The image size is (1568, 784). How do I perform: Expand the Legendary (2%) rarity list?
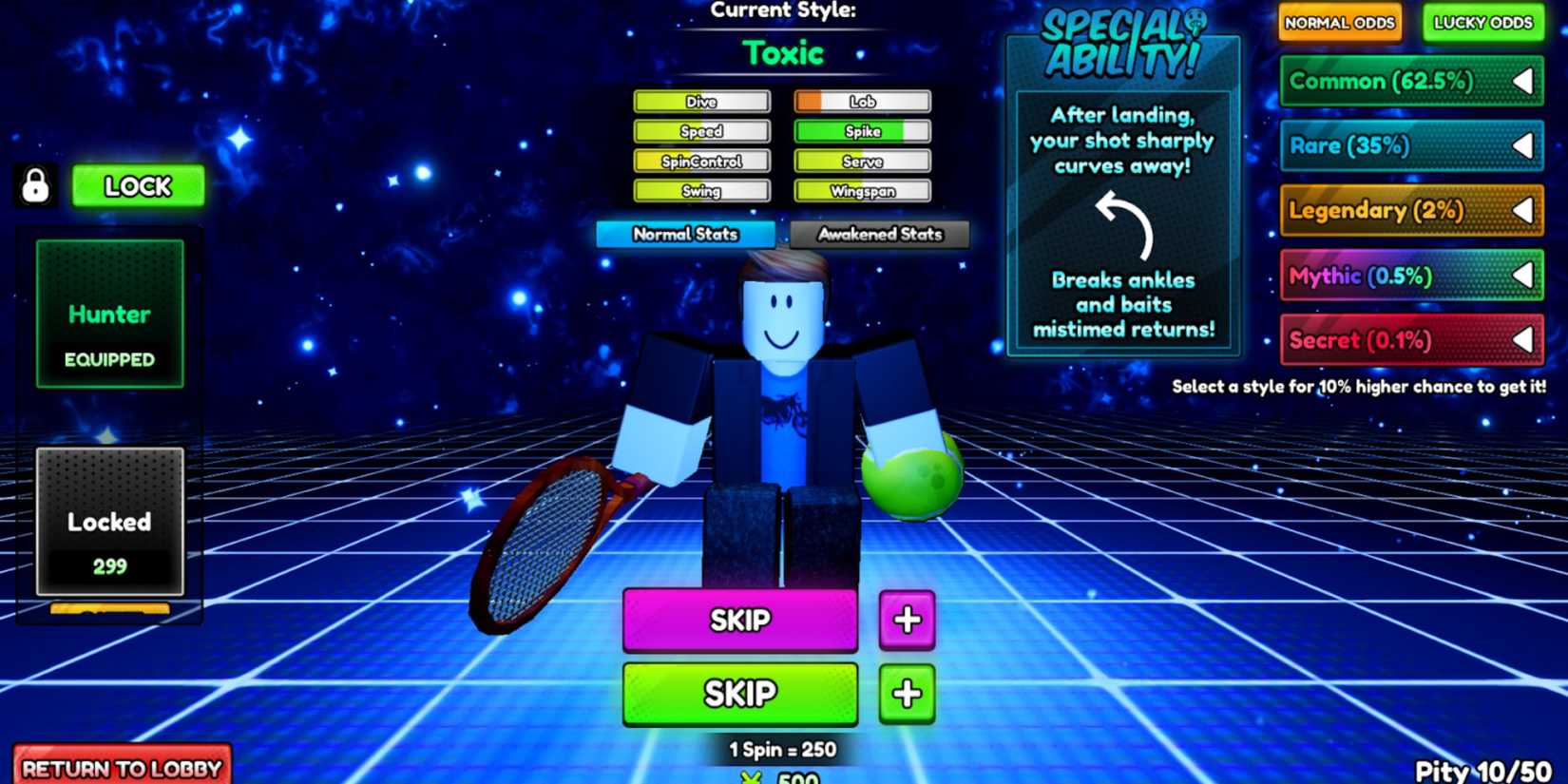(x=1525, y=211)
